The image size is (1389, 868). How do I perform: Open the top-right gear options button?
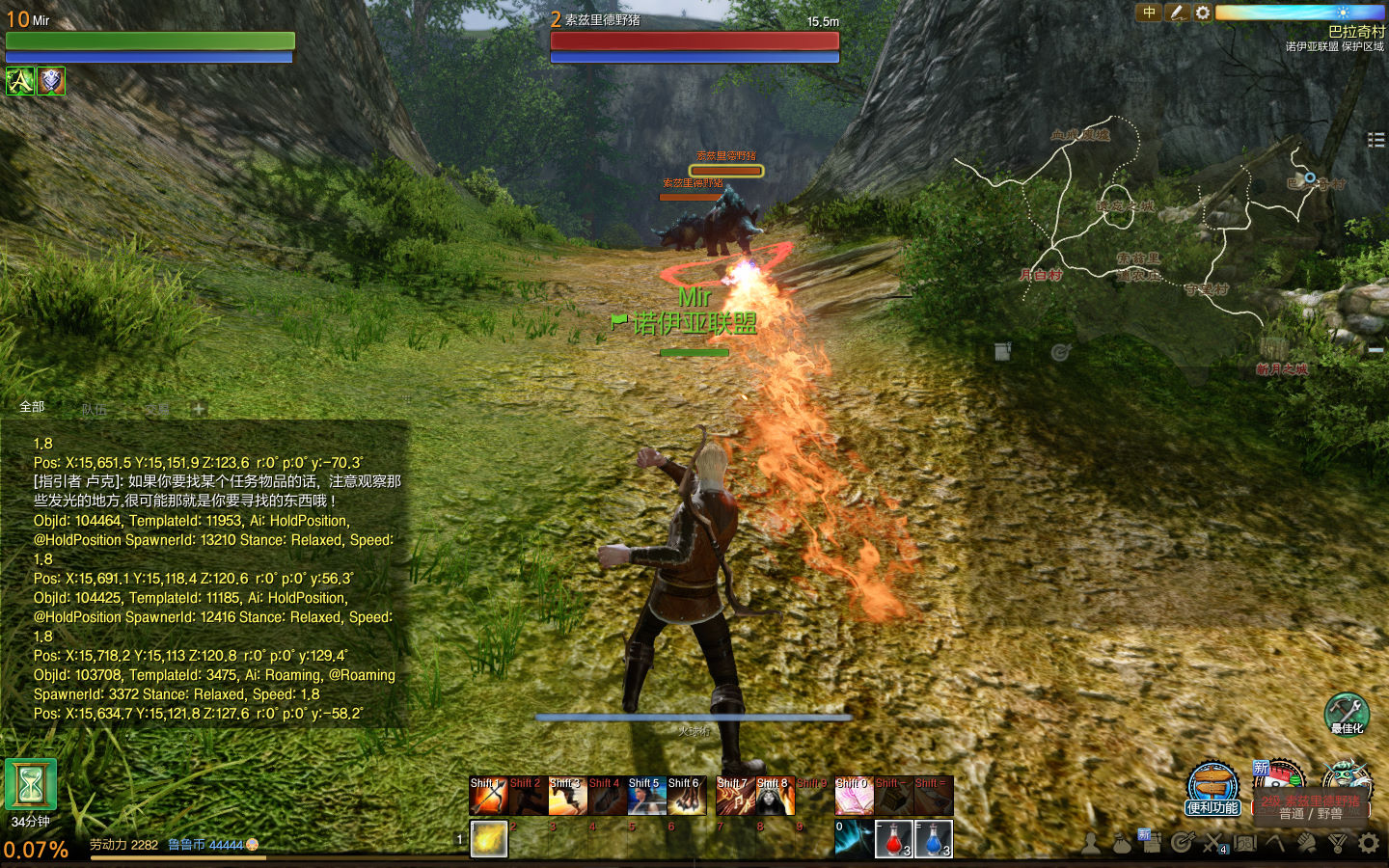(x=1203, y=13)
